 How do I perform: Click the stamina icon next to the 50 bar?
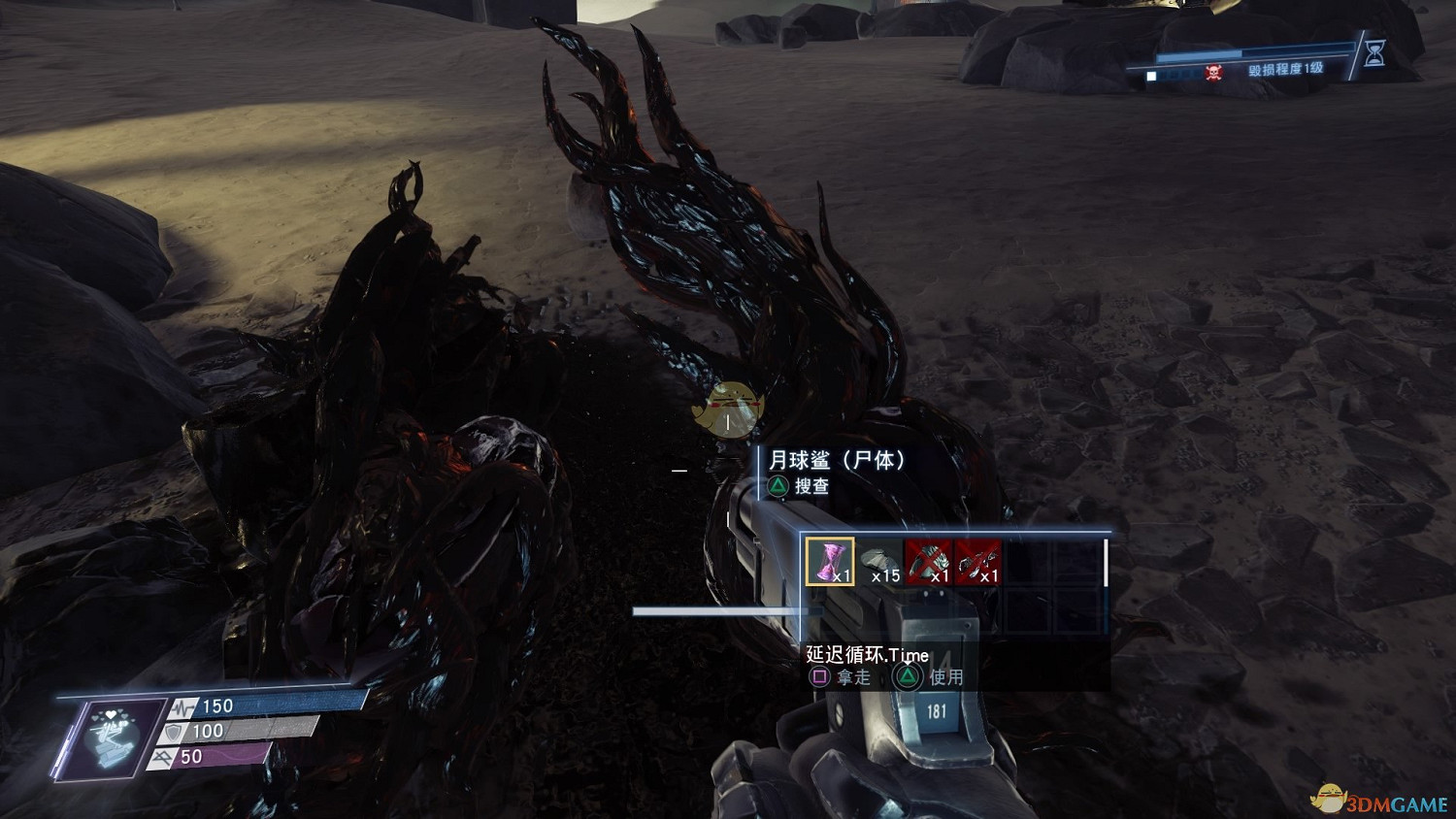(x=161, y=757)
